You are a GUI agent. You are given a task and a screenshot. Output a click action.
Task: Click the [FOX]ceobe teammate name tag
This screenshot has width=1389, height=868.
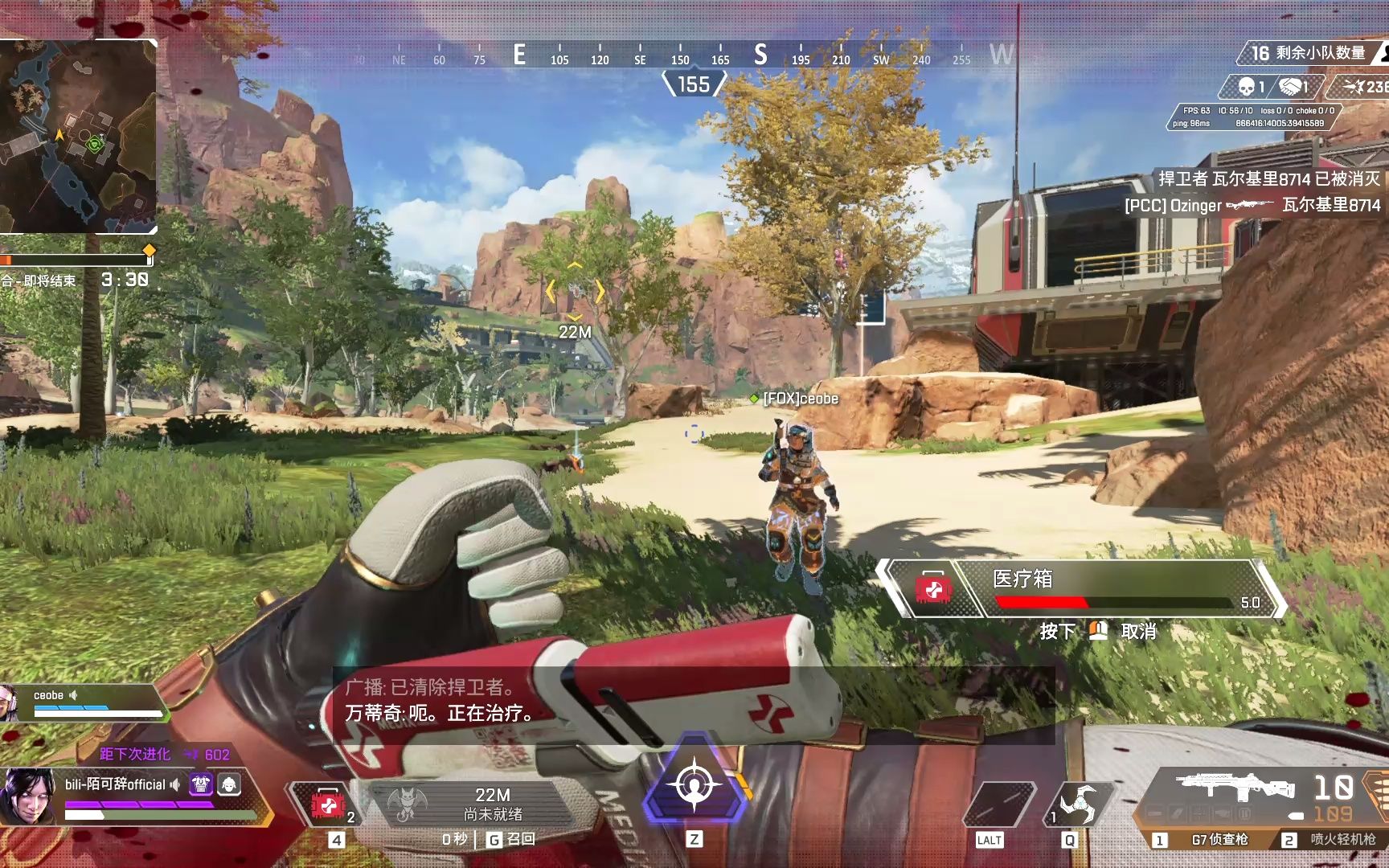(x=800, y=399)
